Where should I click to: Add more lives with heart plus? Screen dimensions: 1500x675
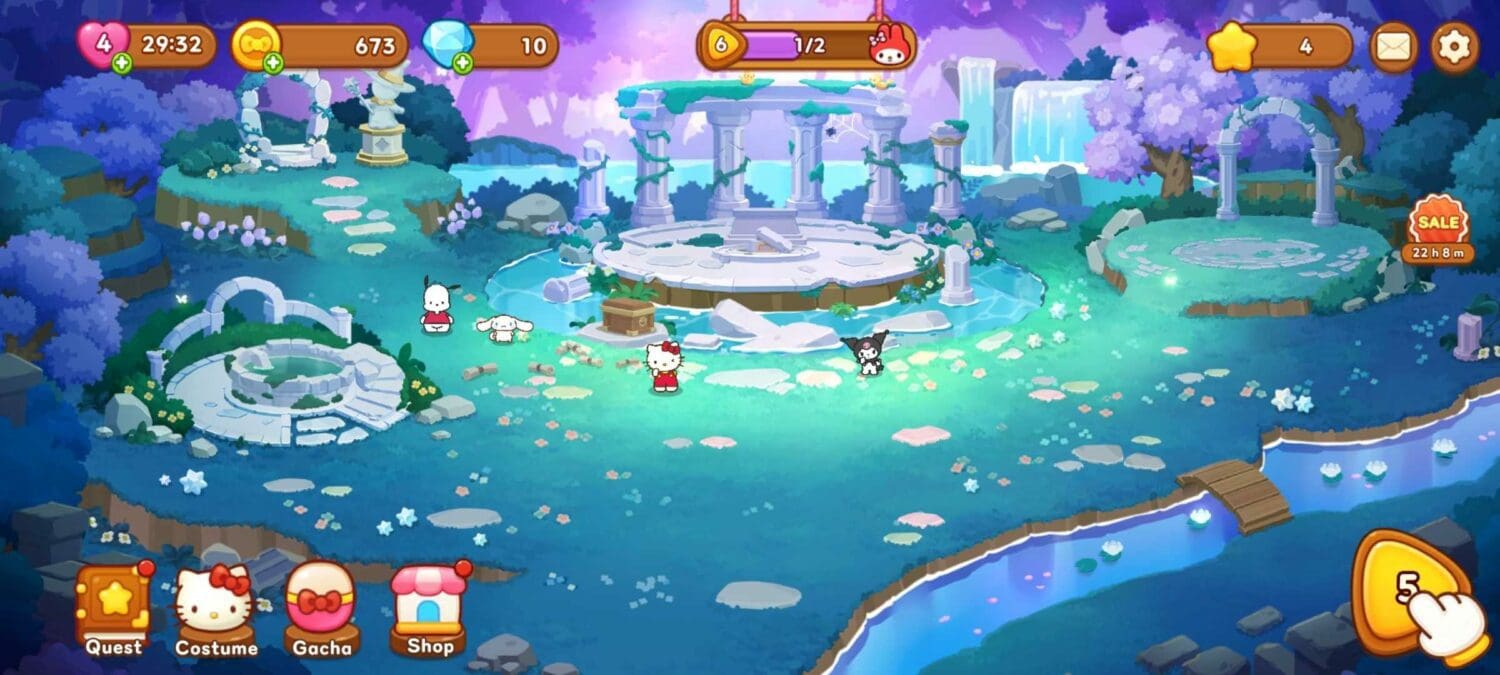click(122, 64)
